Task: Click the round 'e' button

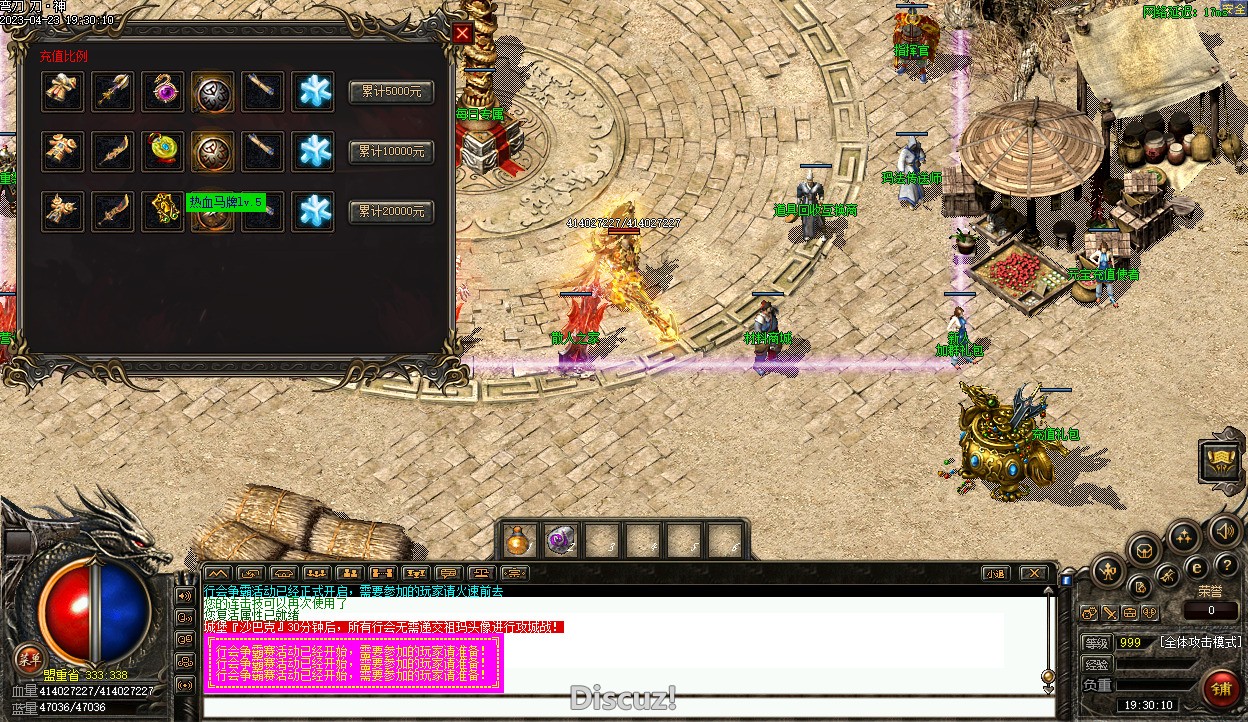Action: (x=1196, y=568)
